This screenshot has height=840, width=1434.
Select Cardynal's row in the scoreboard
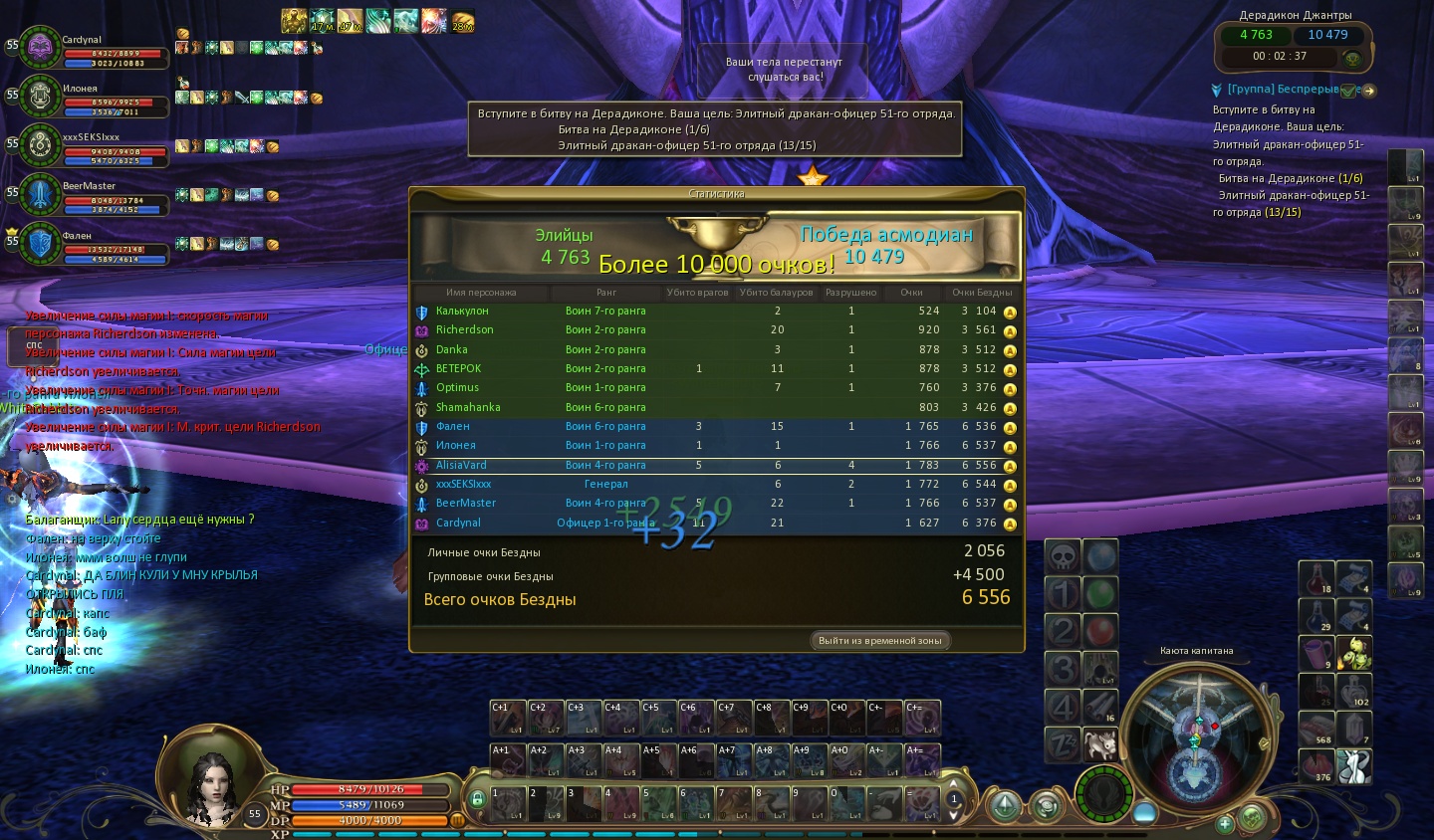point(715,523)
